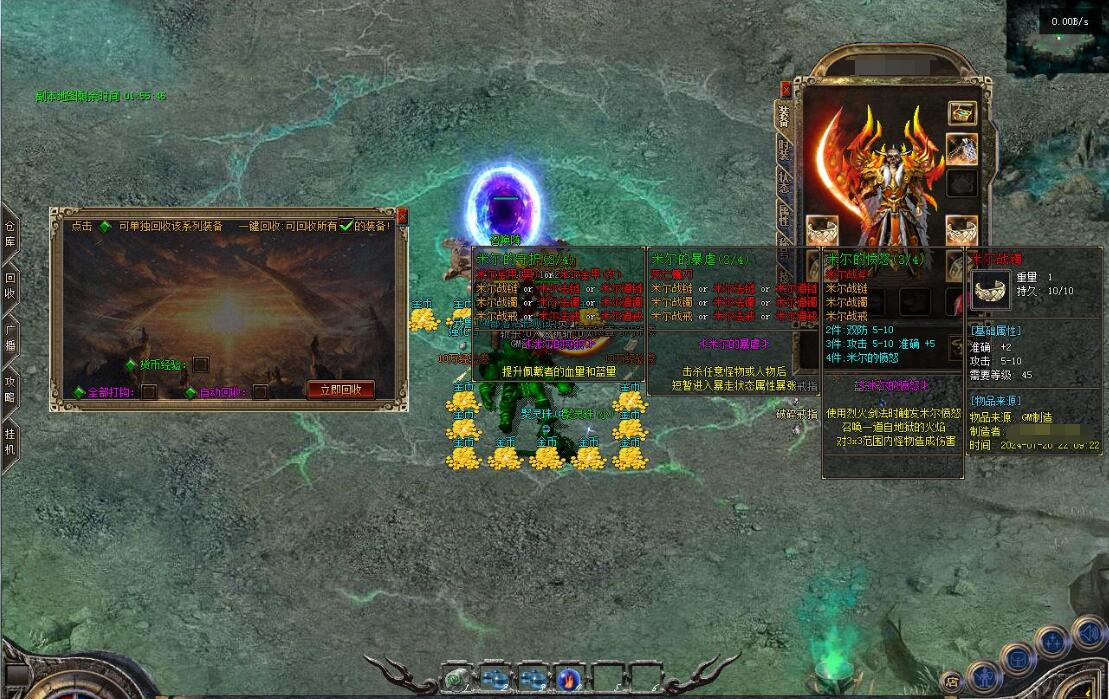Use the green scroll hotbar item
The width and height of the screenshot is (1109, 699).
pyautogui.click(x=457, y=678)
